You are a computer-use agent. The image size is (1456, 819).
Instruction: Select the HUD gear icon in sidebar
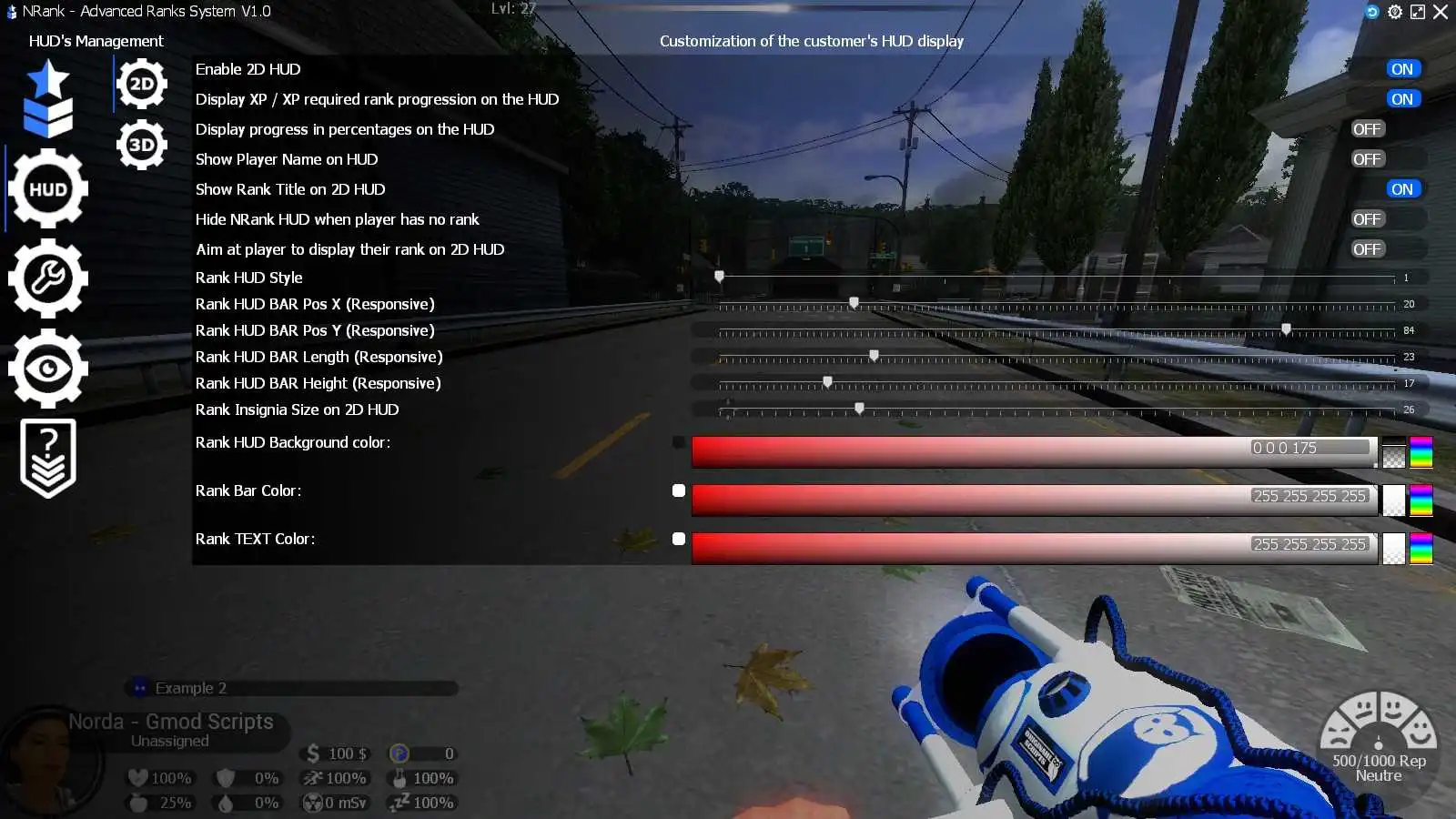click(48, 188)
